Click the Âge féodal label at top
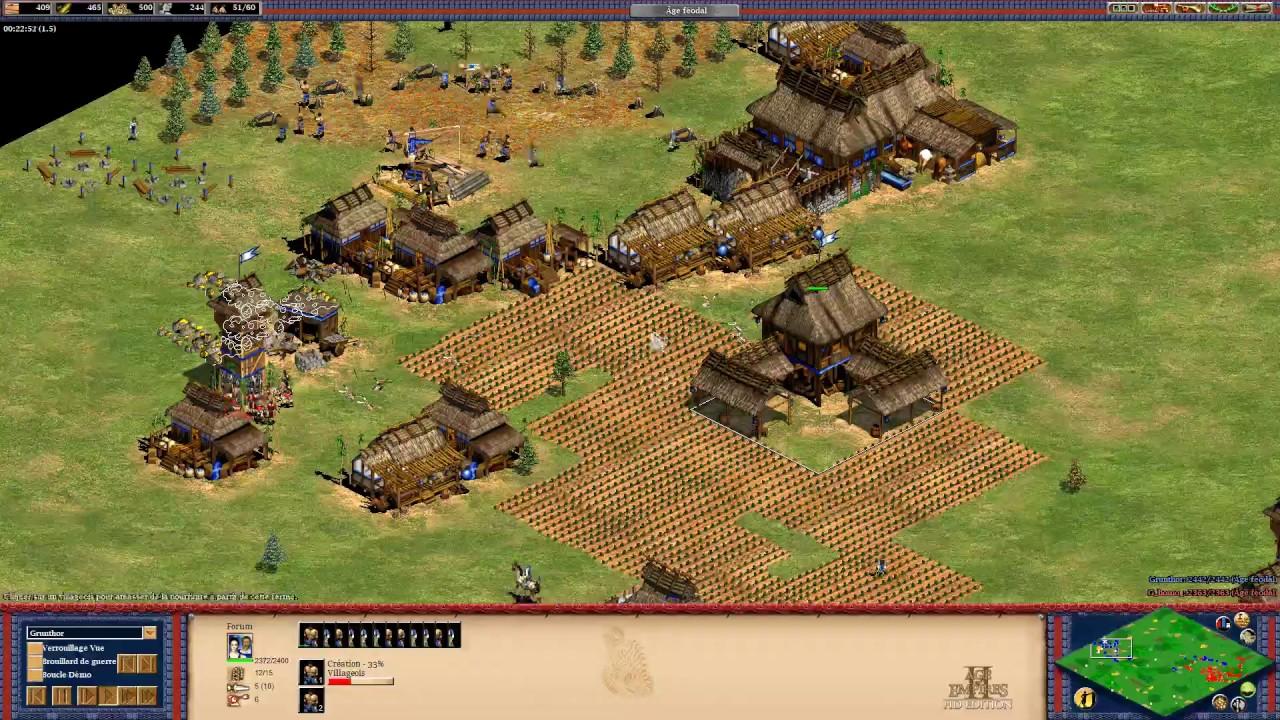Screen dimensions: 1280x720 685,10
